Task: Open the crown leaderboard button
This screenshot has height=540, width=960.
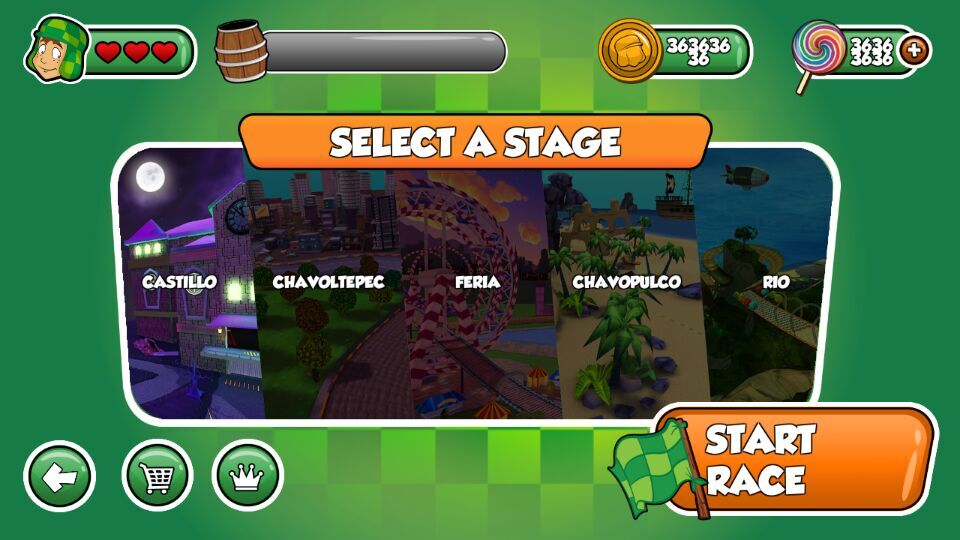Action: point(247,476)
